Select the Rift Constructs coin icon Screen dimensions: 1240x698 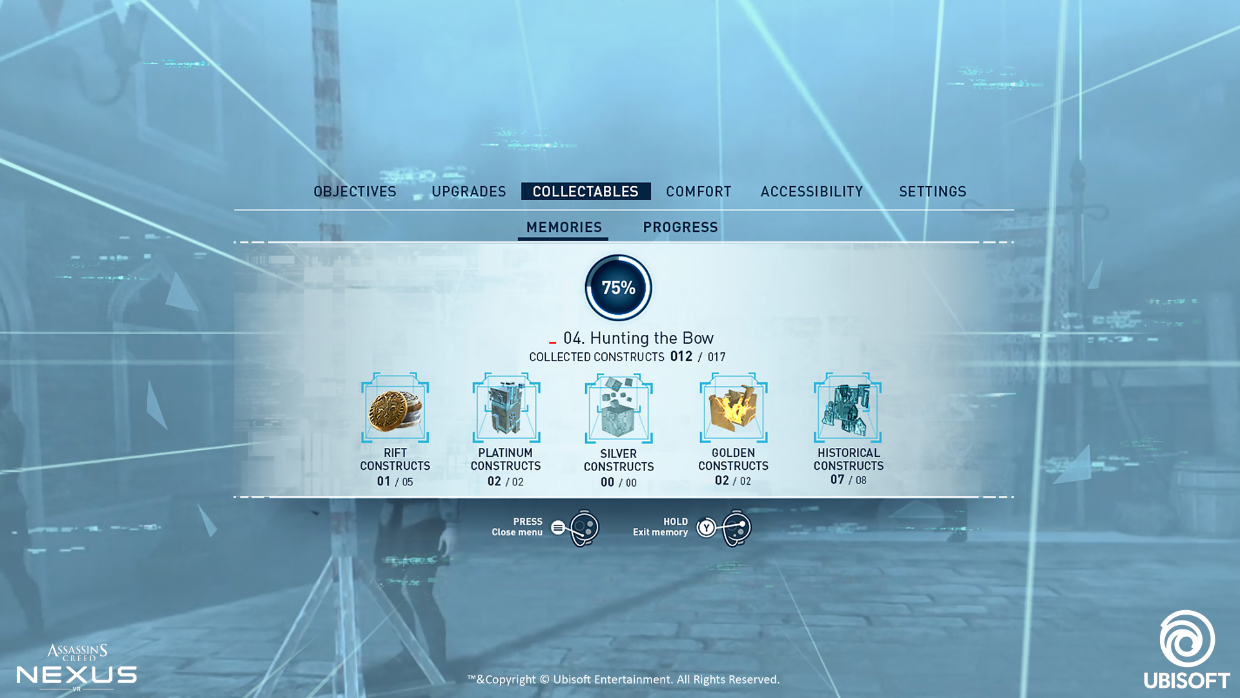[x=395, y=409]
